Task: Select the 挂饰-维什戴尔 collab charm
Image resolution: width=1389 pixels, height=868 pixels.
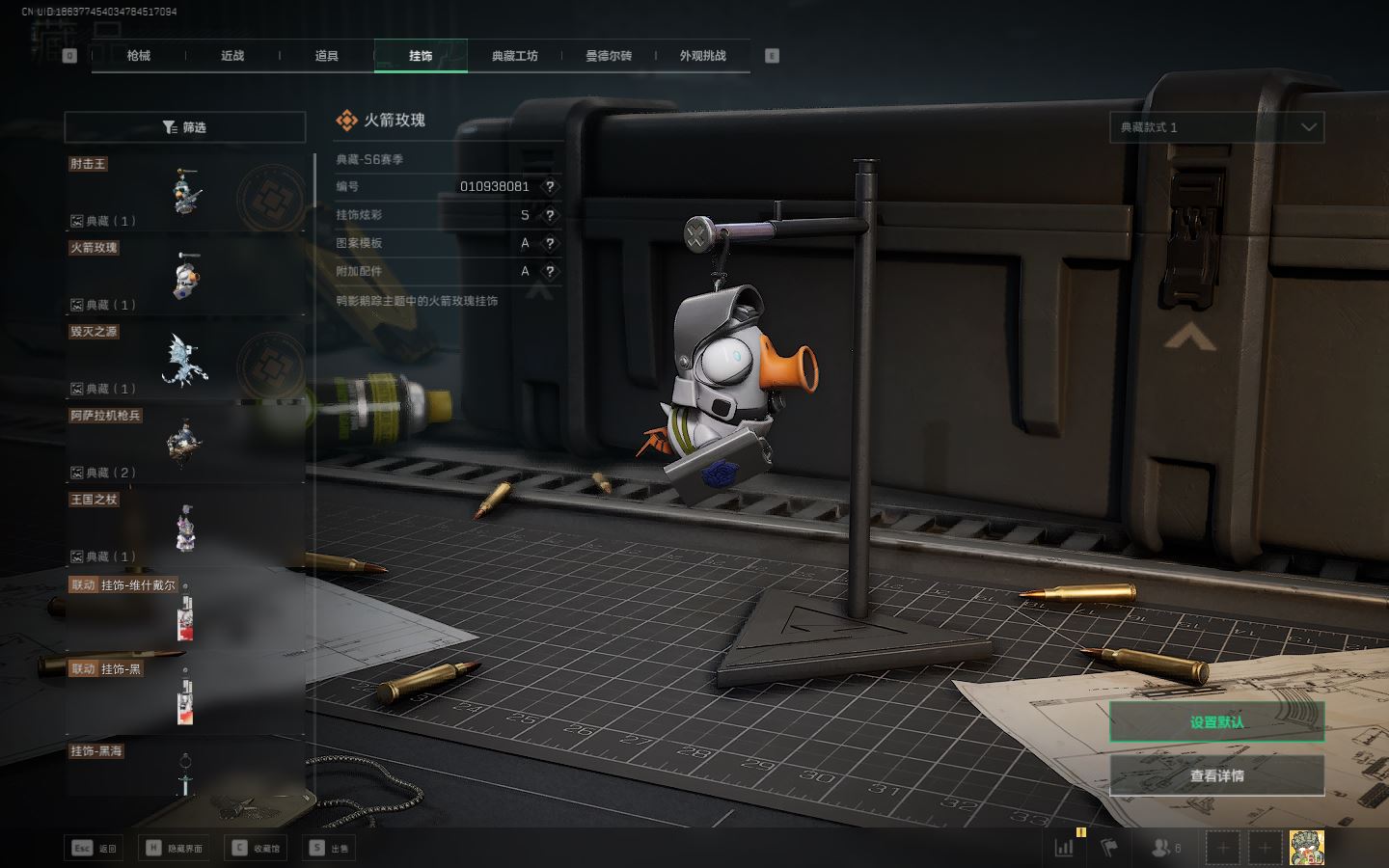Action: click(185, 610)
